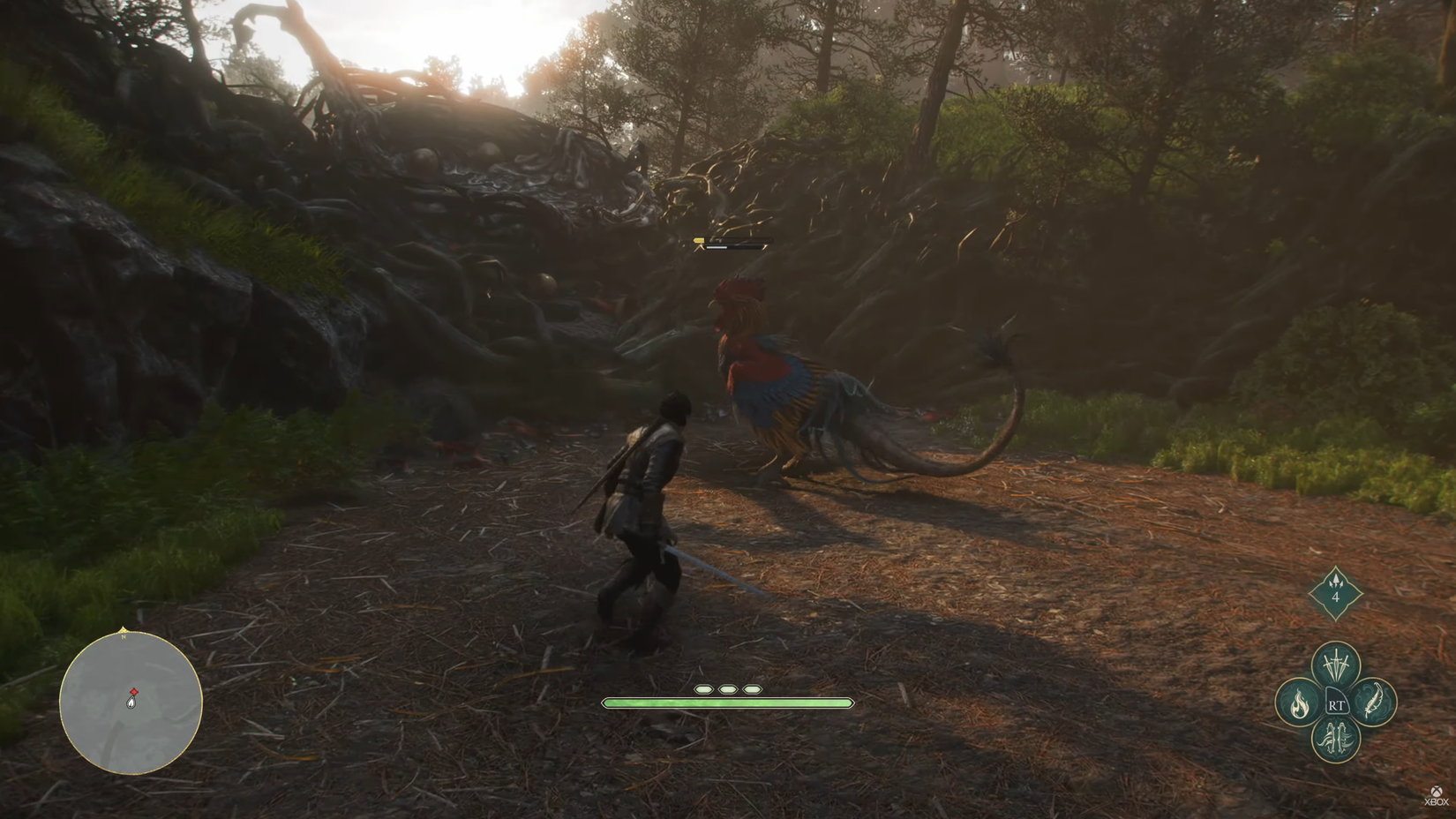The image size is (1456, 819).
Task: Click the RT trigger prompt in the wheel center
Action: (1337, 705)
